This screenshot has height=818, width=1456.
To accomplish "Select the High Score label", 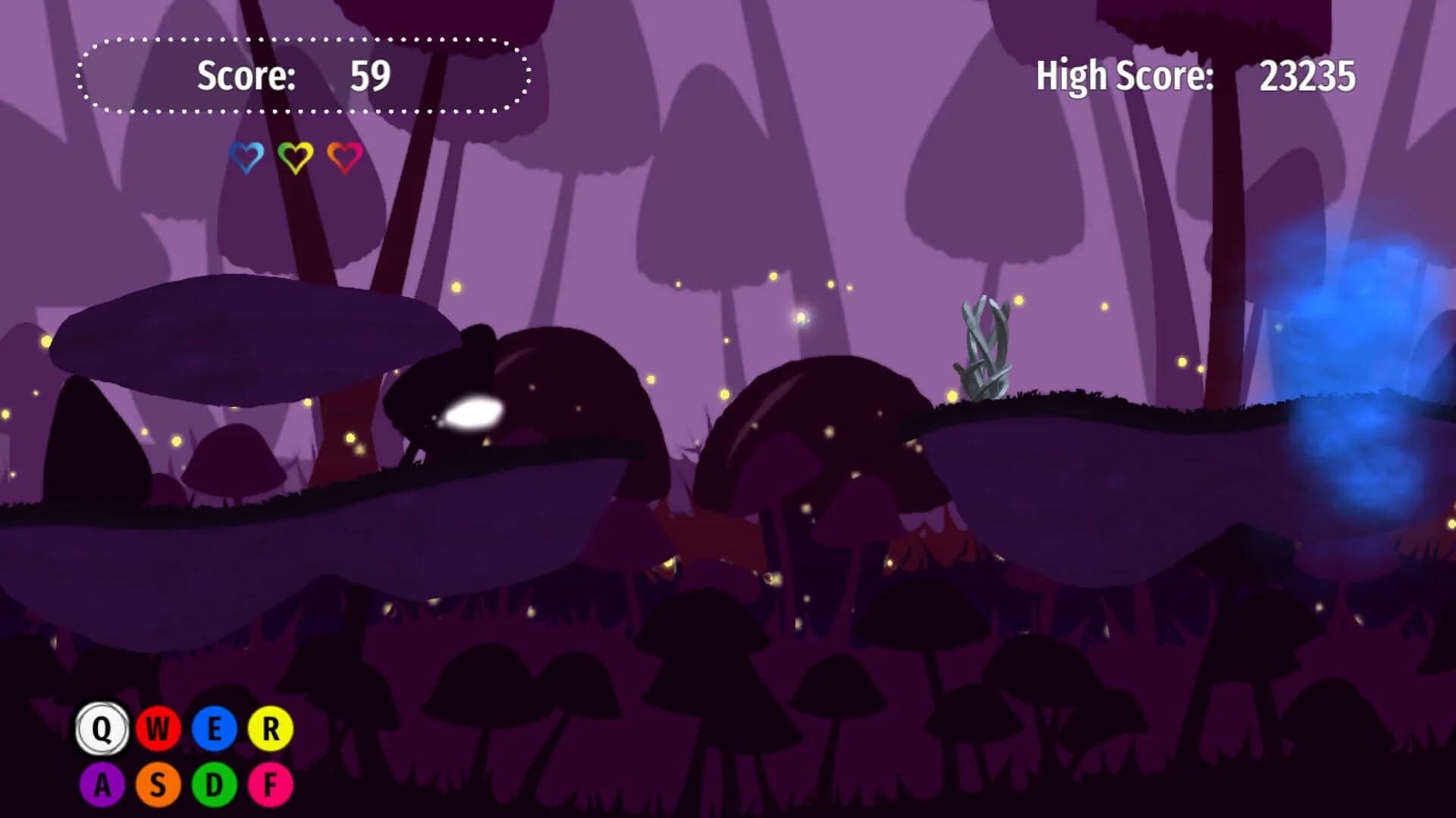I will tap(1125, 76).
